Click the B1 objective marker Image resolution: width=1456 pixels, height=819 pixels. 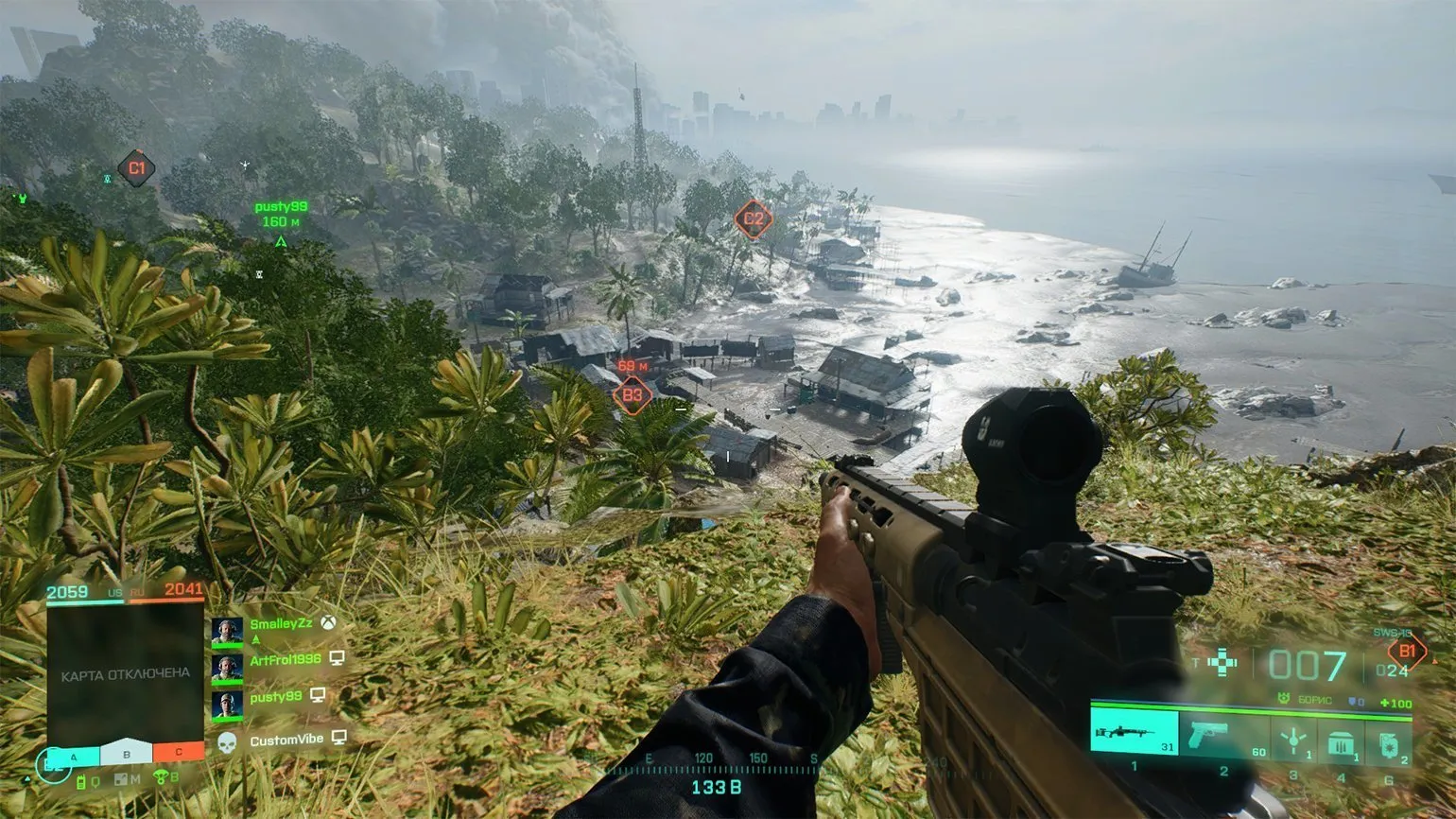(1407, 651)
